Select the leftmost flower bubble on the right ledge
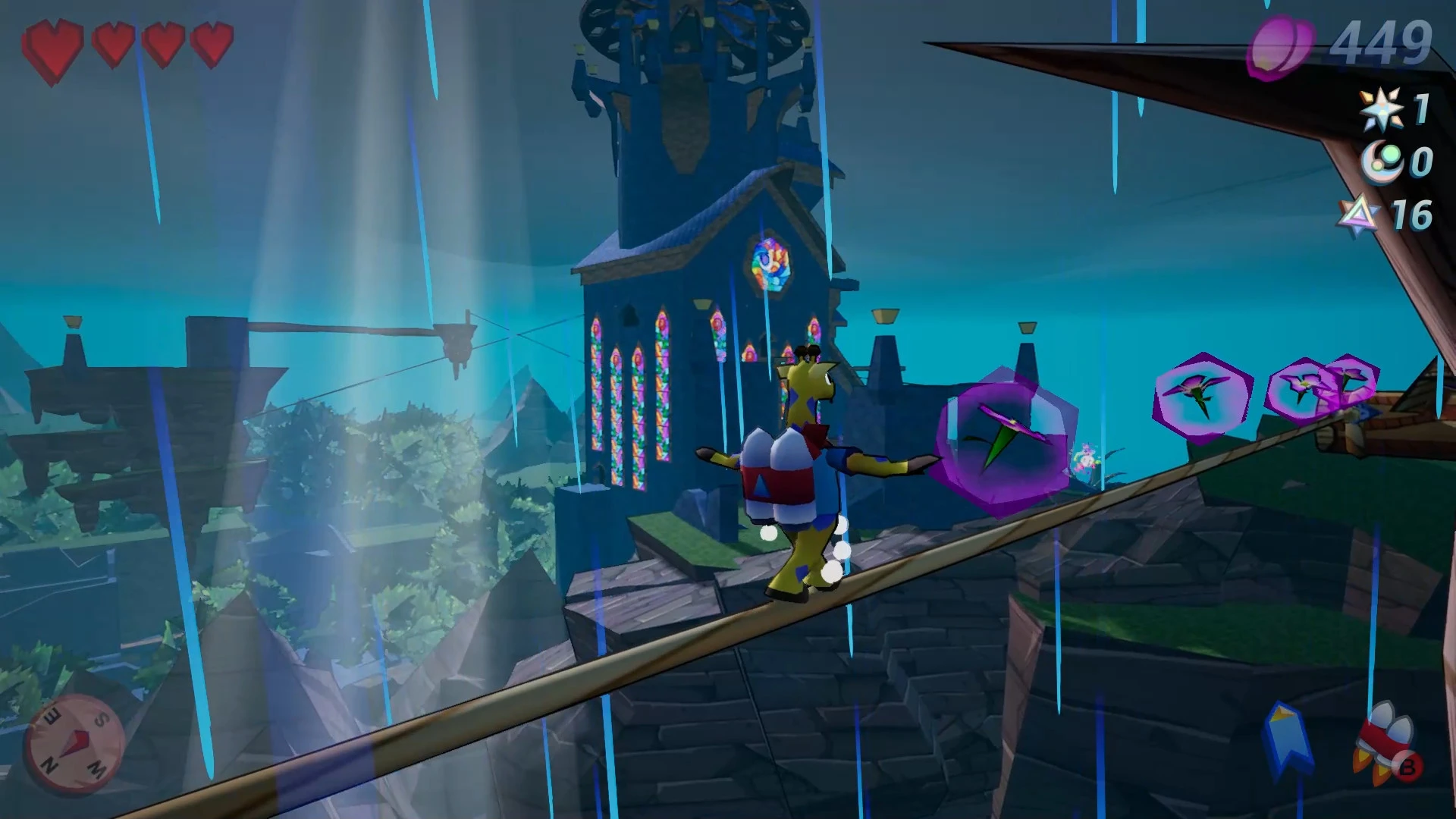The height and width of the screenshot is (819, 1456). (1202, 394)
